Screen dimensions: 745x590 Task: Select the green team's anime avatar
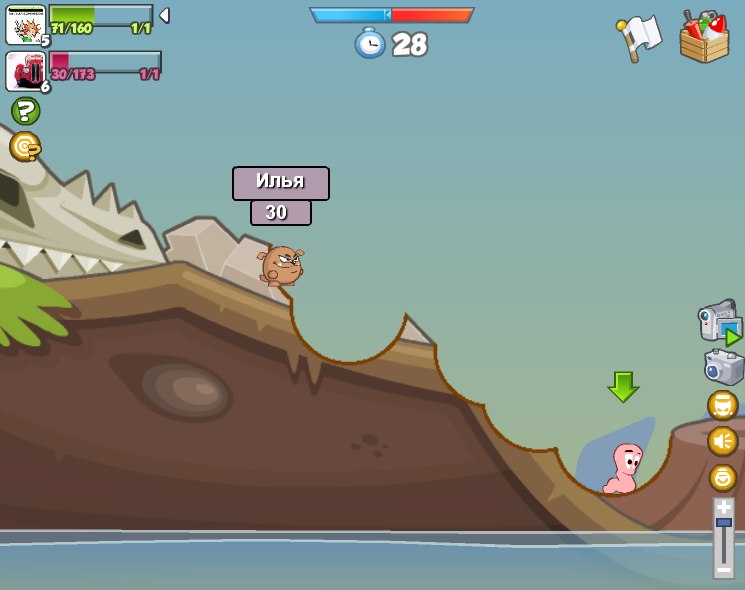point(25,25)
